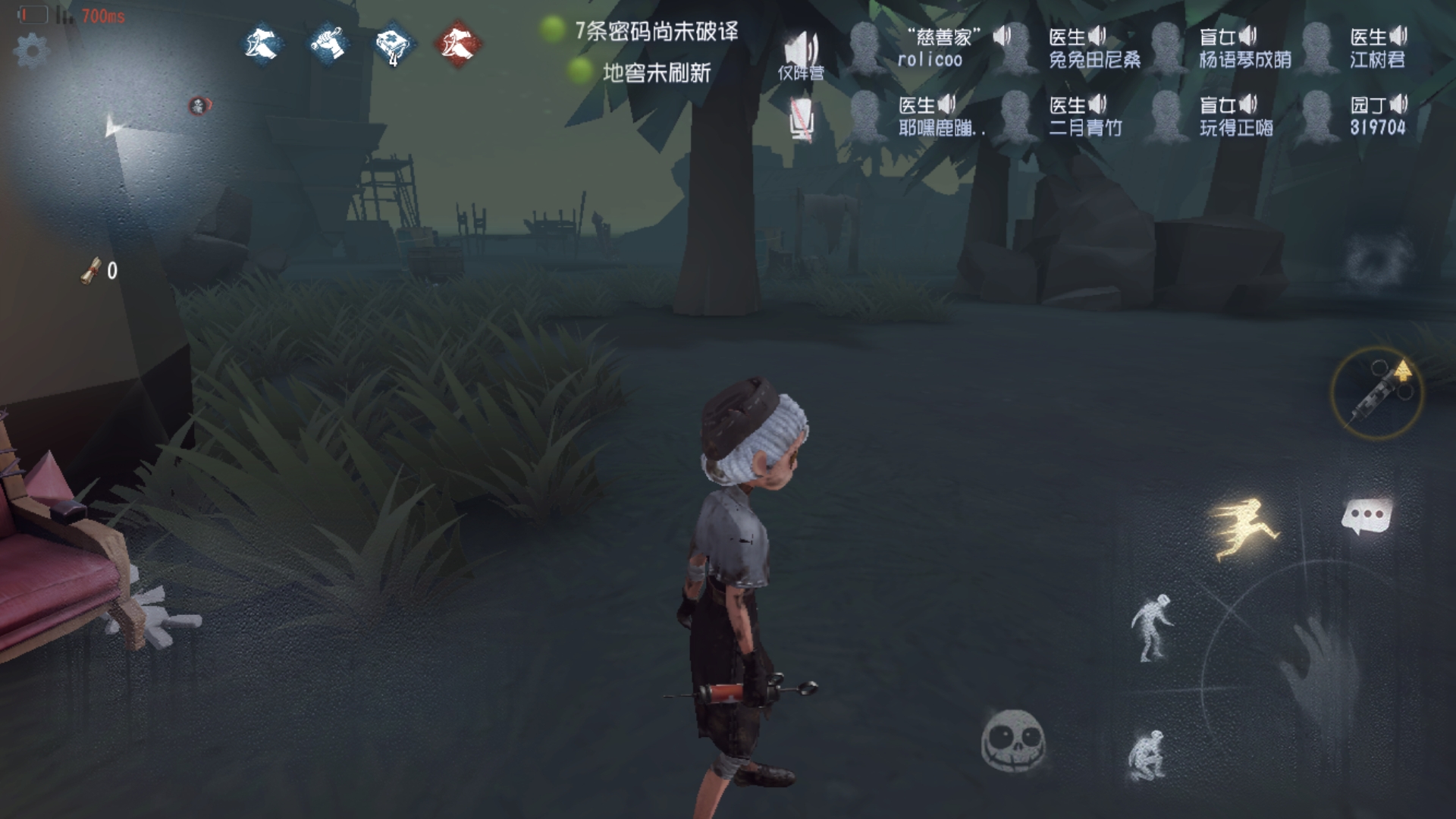Toggle the 仅阵营 team-only voice speaker

tap(802, 49)
